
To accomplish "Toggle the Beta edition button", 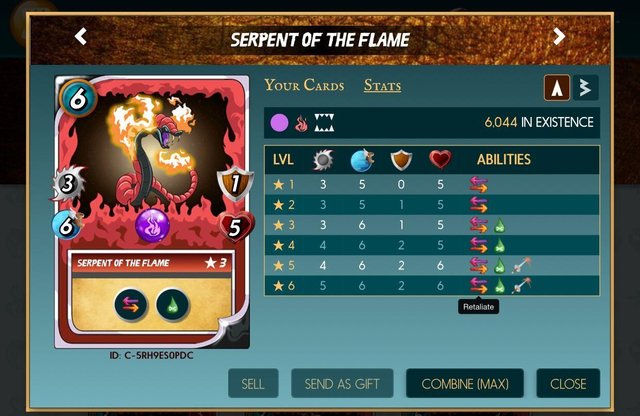I will click(585, 88).
